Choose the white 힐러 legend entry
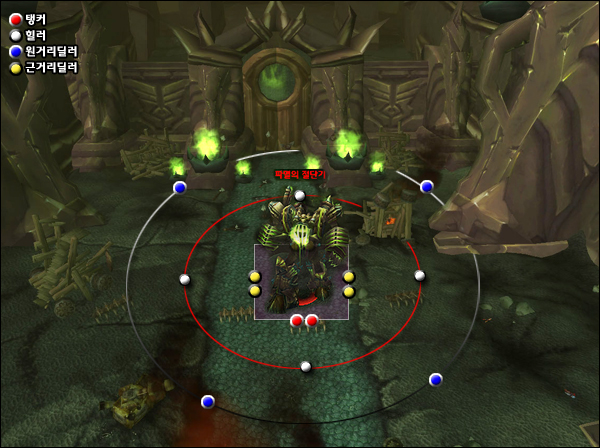The height and width of the screenshot is (448, 600). point(30,35)
